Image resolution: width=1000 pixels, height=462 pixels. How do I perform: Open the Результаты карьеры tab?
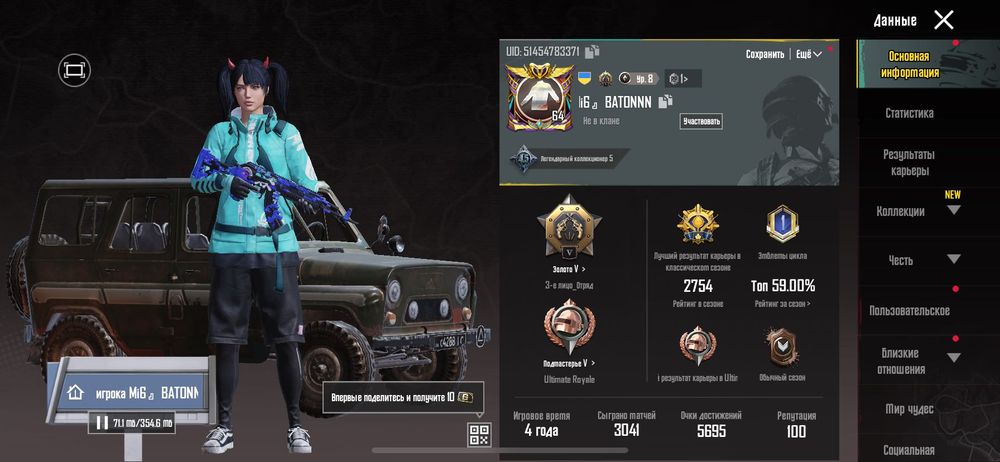coord(909,162)
